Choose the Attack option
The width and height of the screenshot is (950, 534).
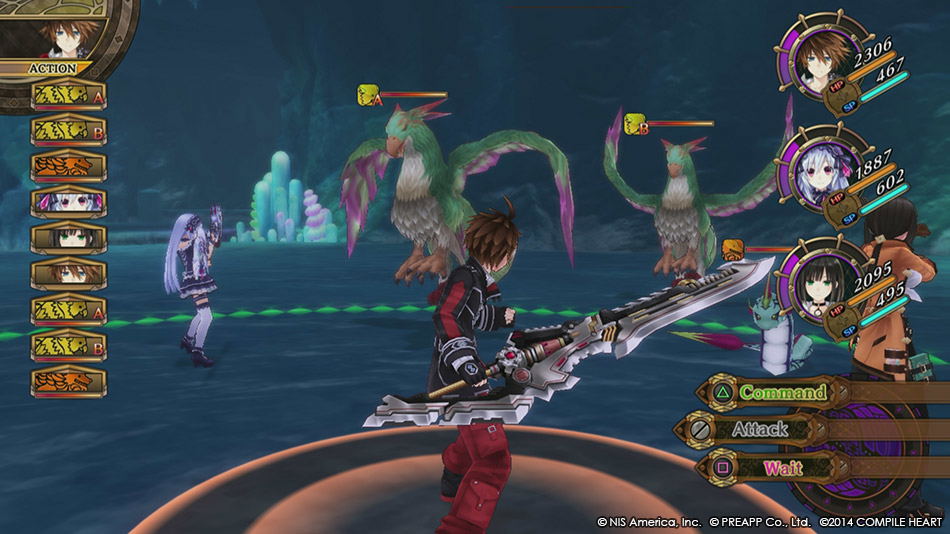click(759, 430)
